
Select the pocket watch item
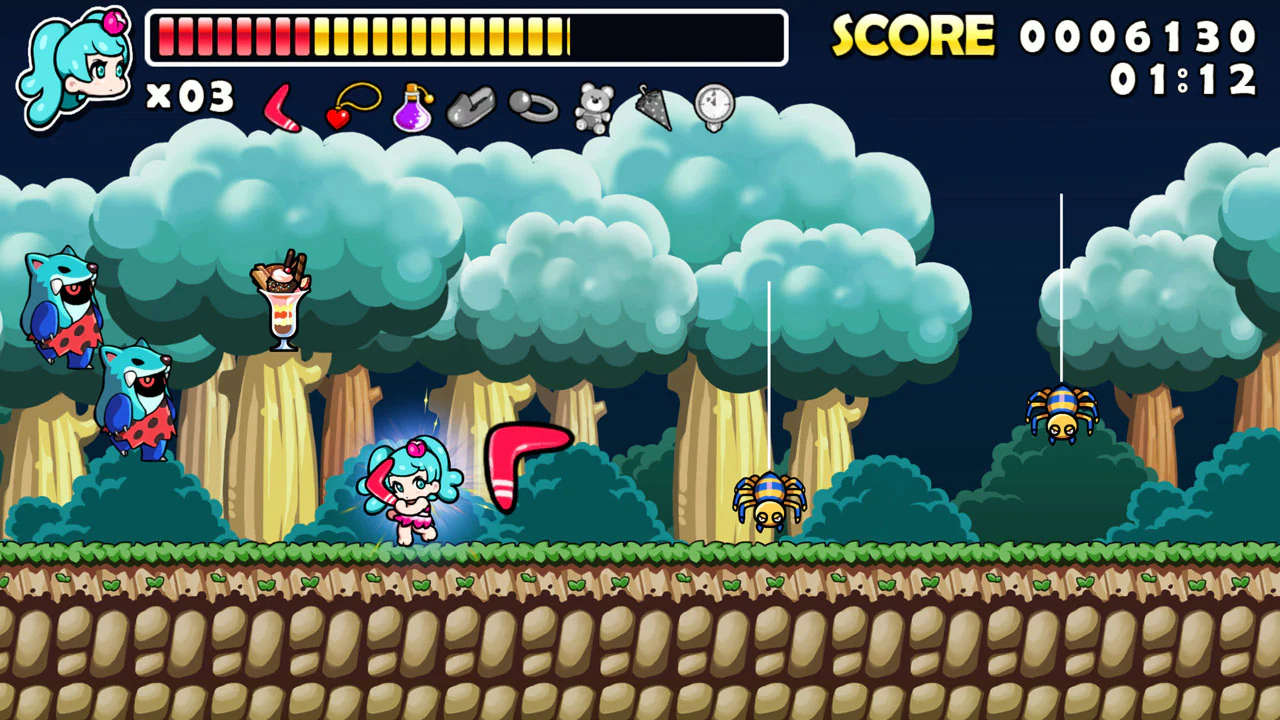coord(712,105)
